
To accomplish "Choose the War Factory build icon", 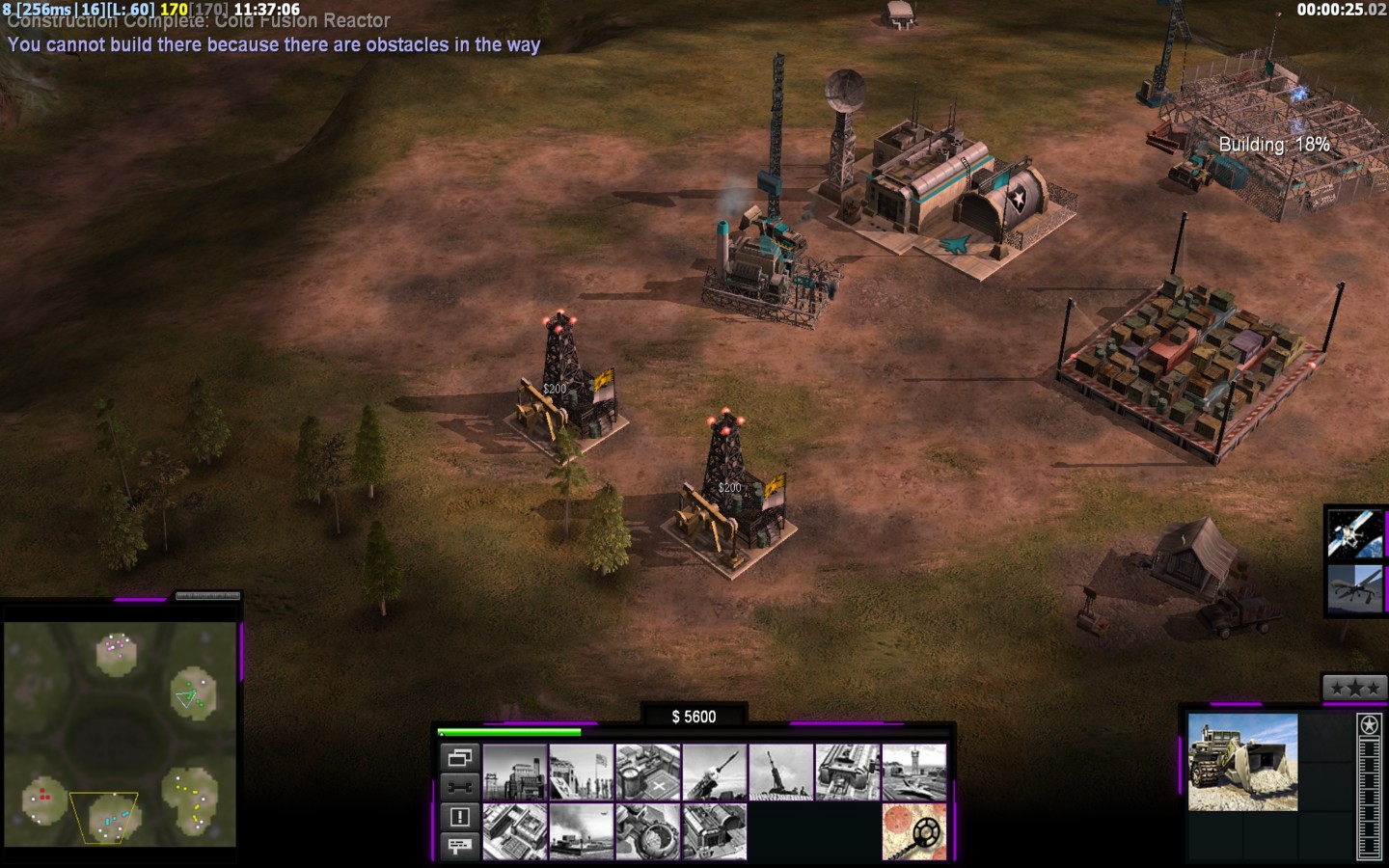I will point(848,773).
